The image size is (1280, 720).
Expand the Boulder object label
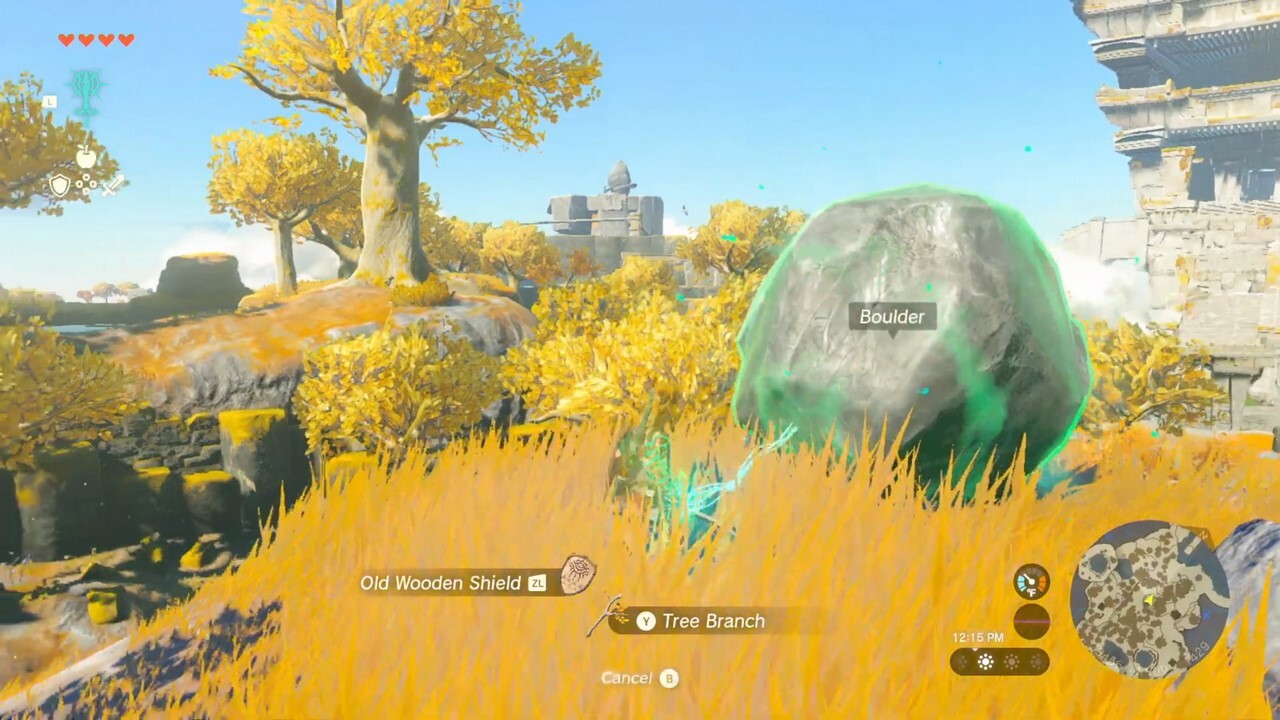(892, 317)
